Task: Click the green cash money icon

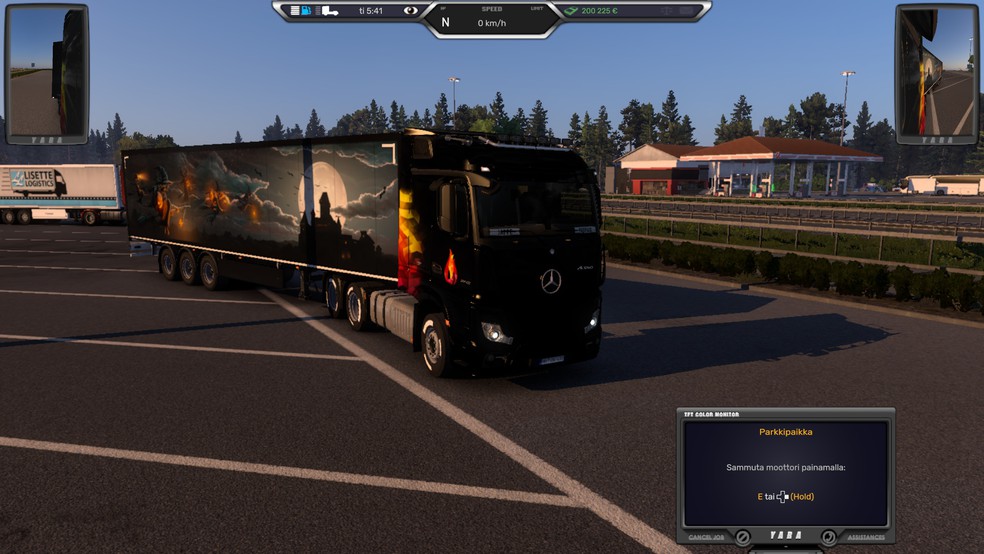Action: coord(571,11)
